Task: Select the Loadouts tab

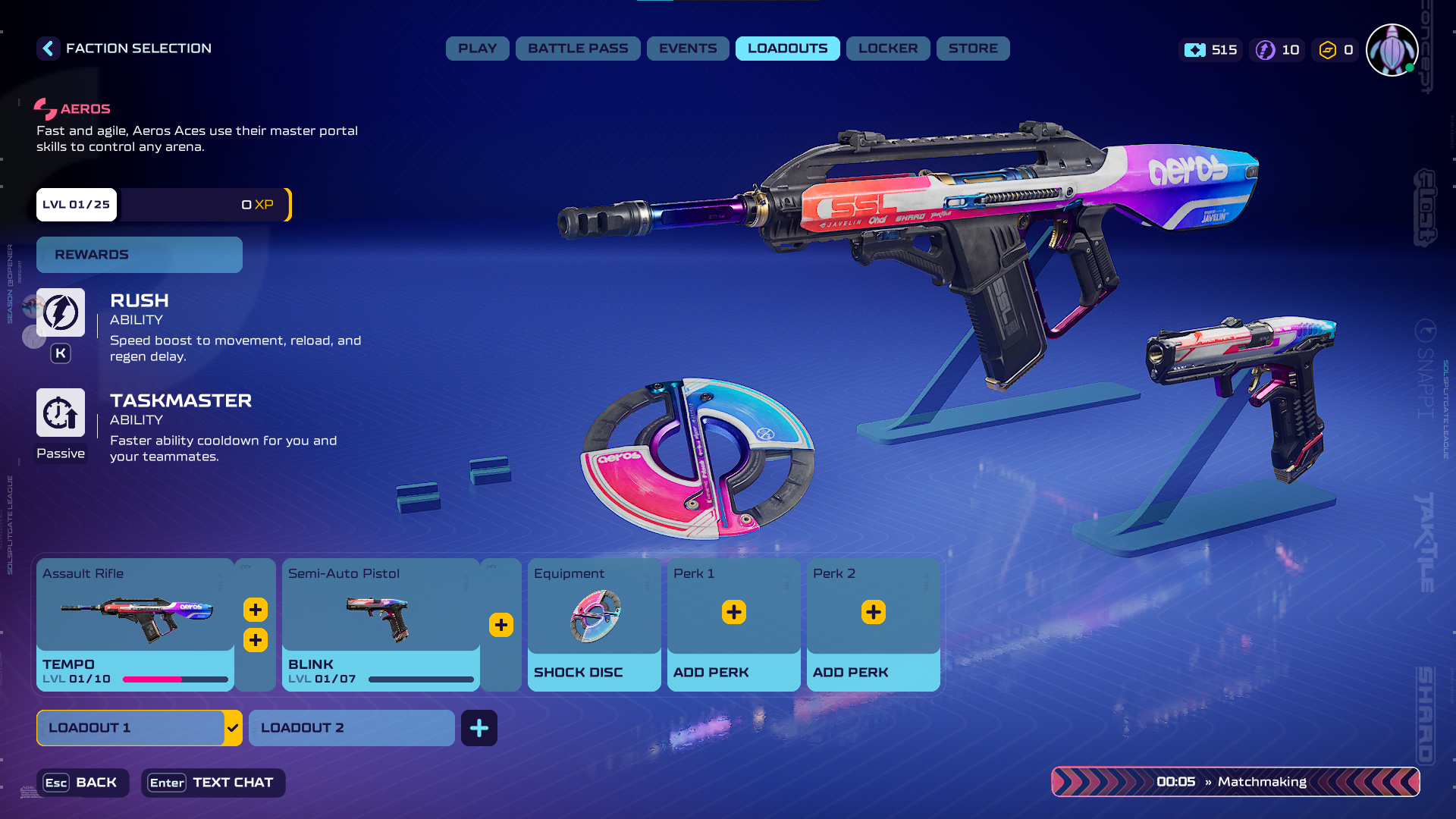Action: 787,49
